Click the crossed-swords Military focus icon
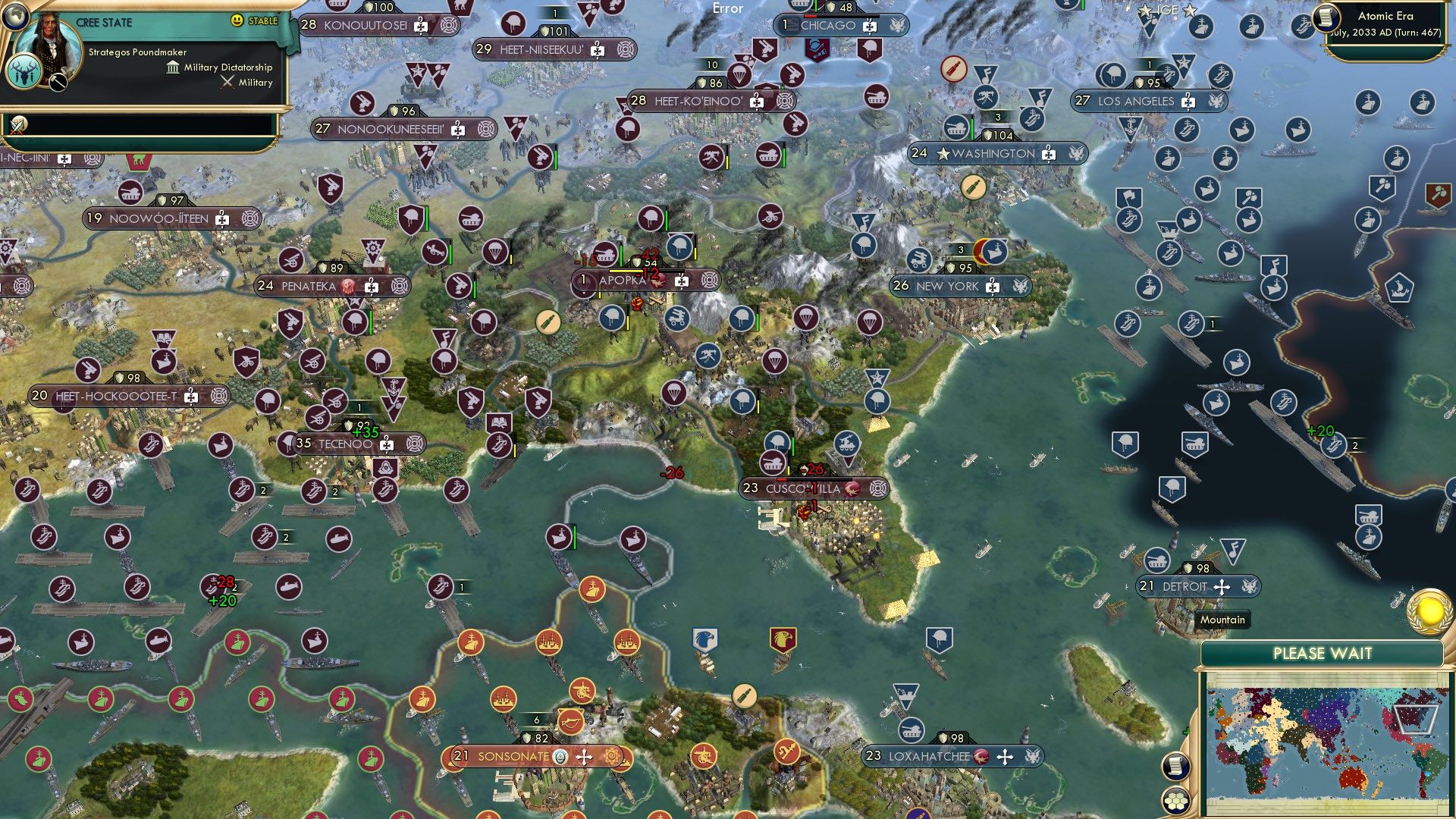 227,82
